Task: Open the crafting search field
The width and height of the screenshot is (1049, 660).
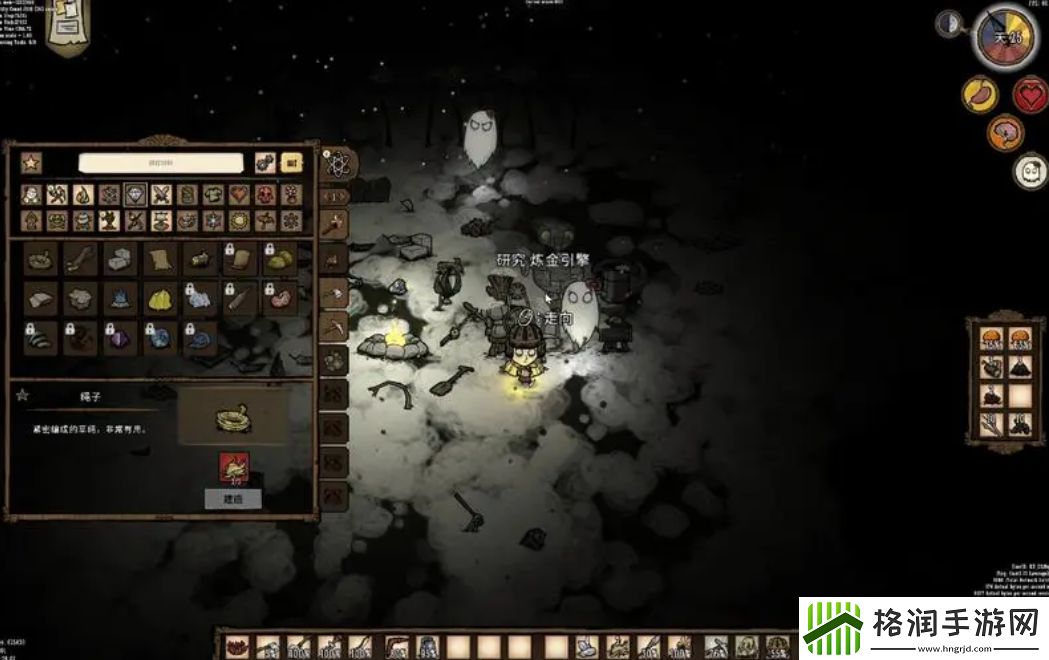Action: point(161,163)
